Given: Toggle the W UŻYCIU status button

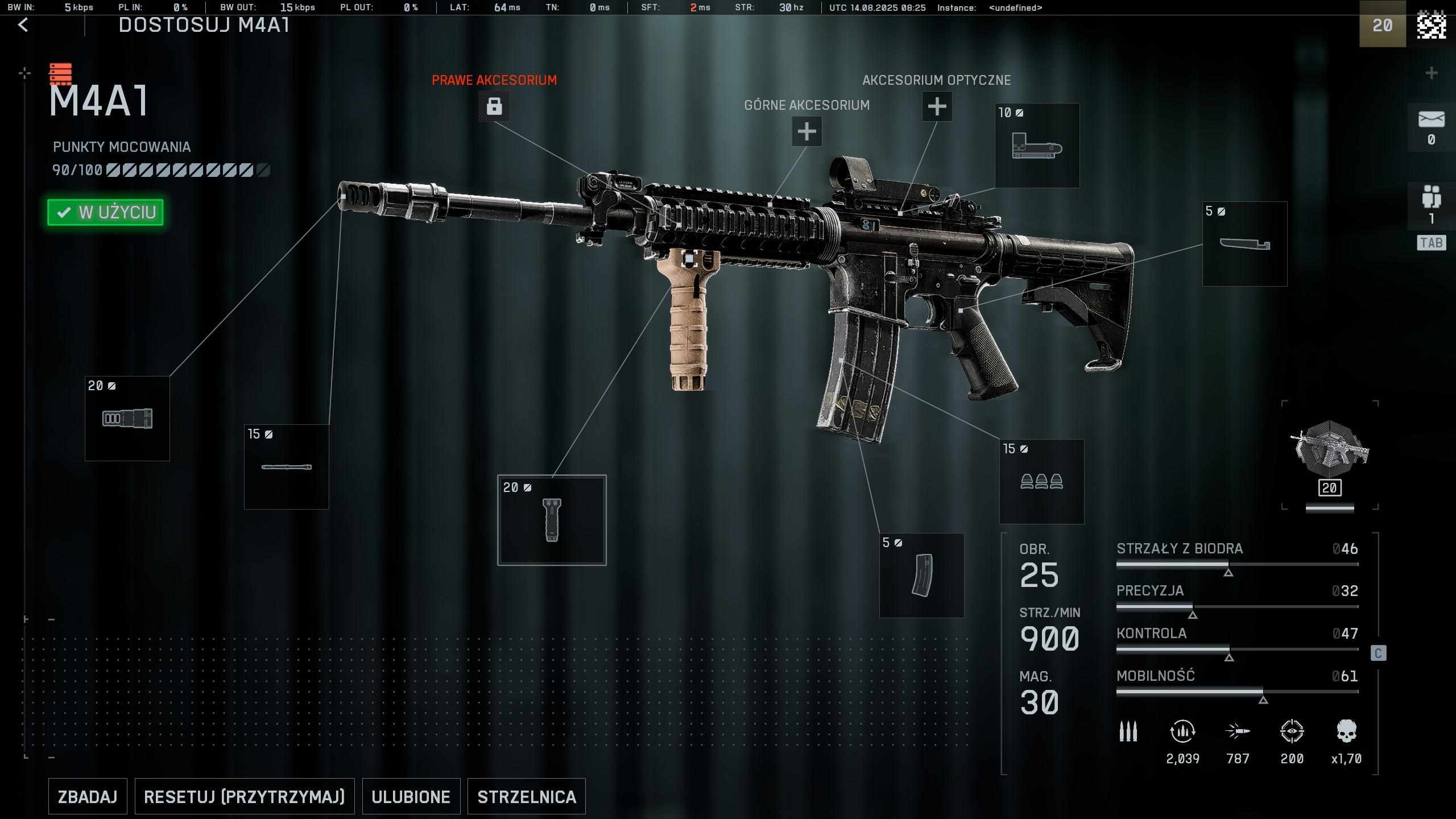Looking at the screenshot, I should tap(106, 212).
